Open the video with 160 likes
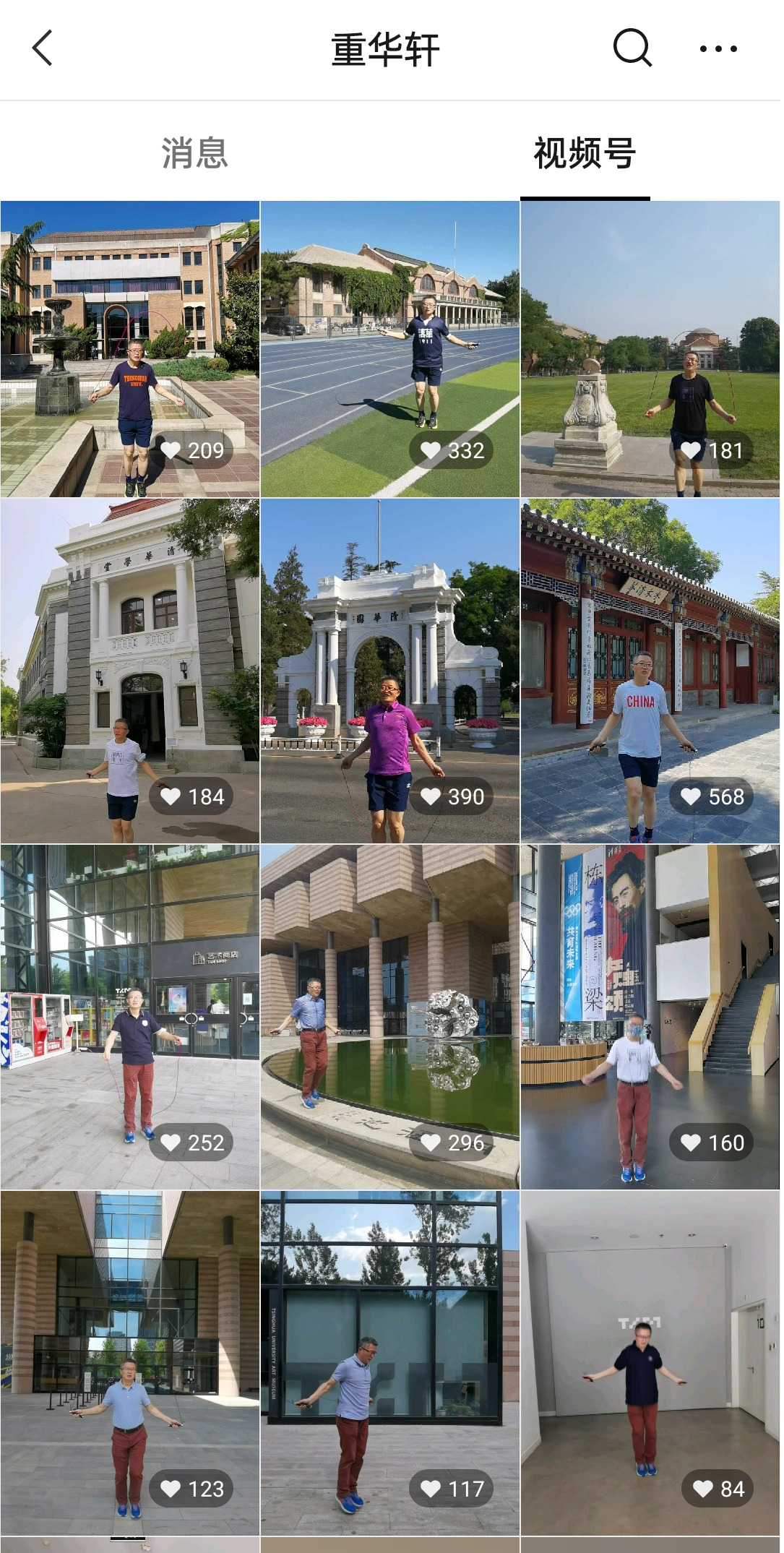The width and height of the screenshot is (784, 1553). click(650, 1017)
